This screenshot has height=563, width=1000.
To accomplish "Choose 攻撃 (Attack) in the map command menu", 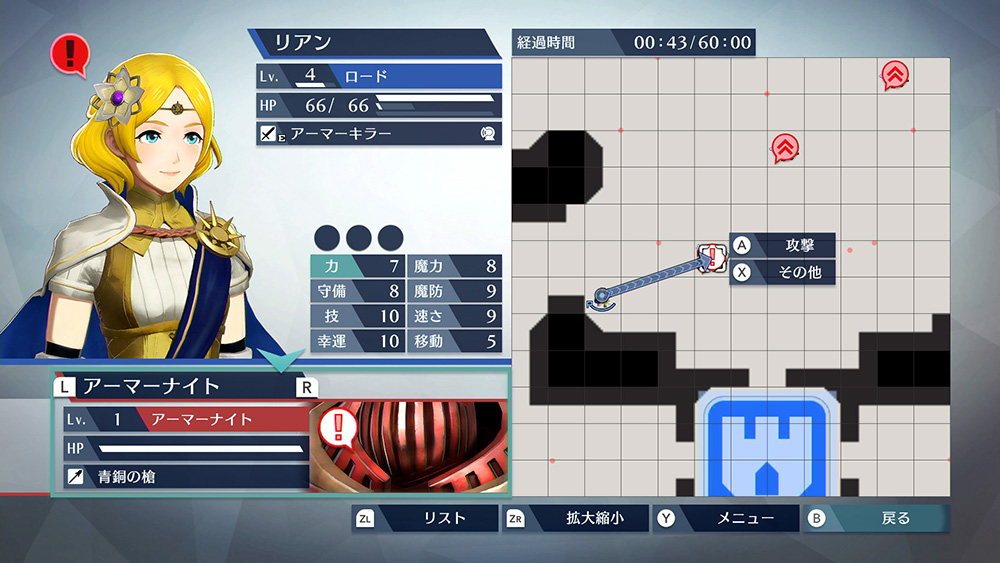I will [783, 245].
